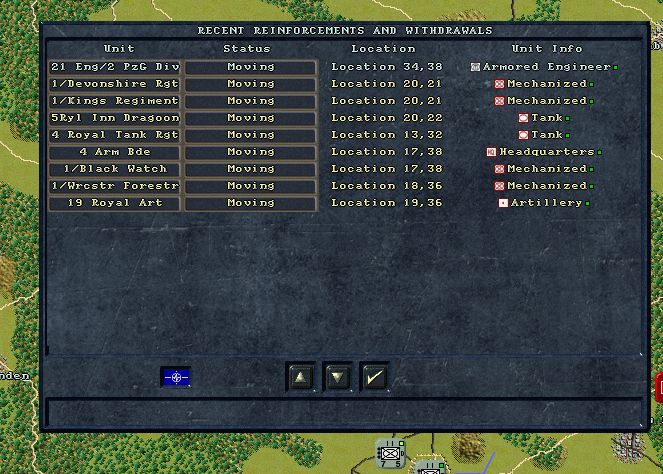Select the 4 Royal Tank Rgt entry
The height and width of the screenshot is (474, 663).
[x=114, y=135]
